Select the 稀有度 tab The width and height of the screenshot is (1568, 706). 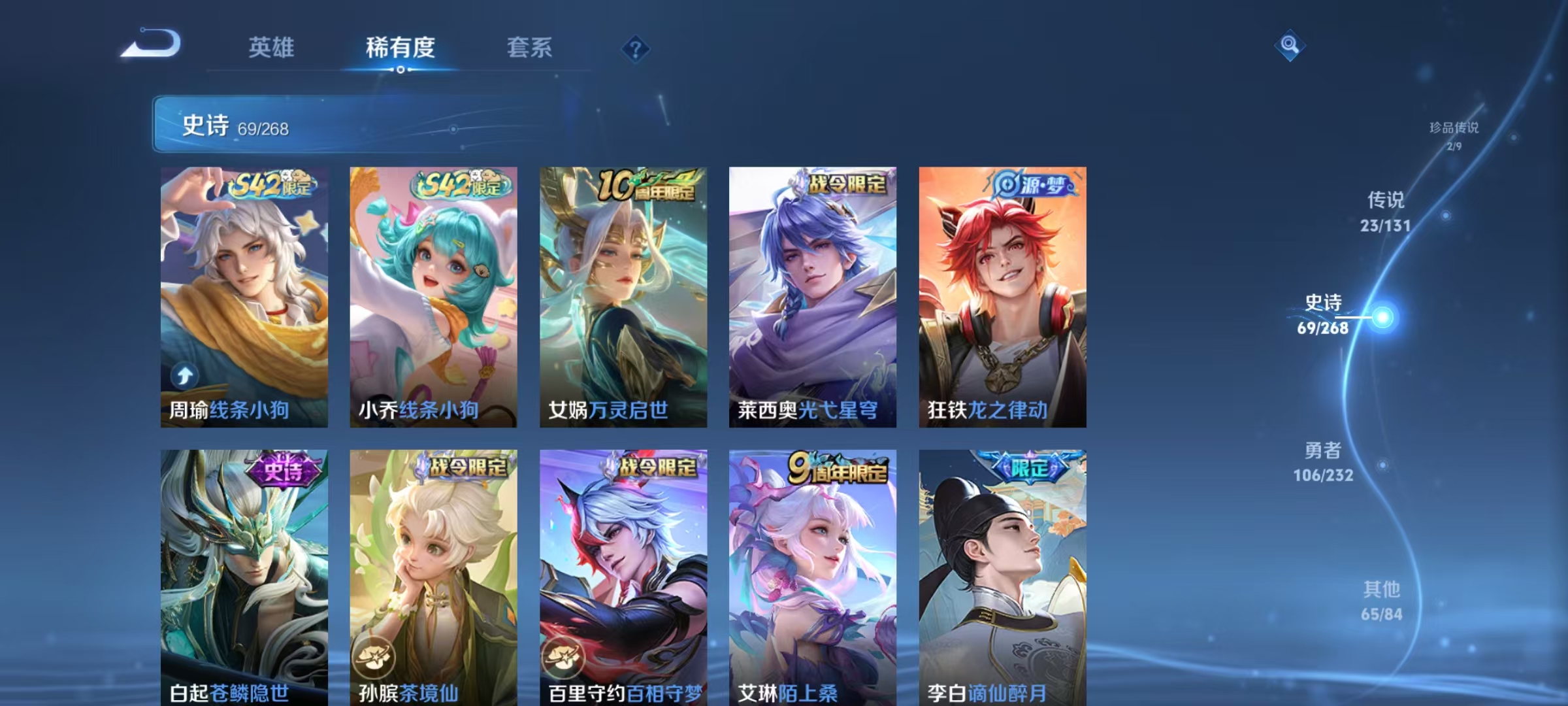(400, 48)
